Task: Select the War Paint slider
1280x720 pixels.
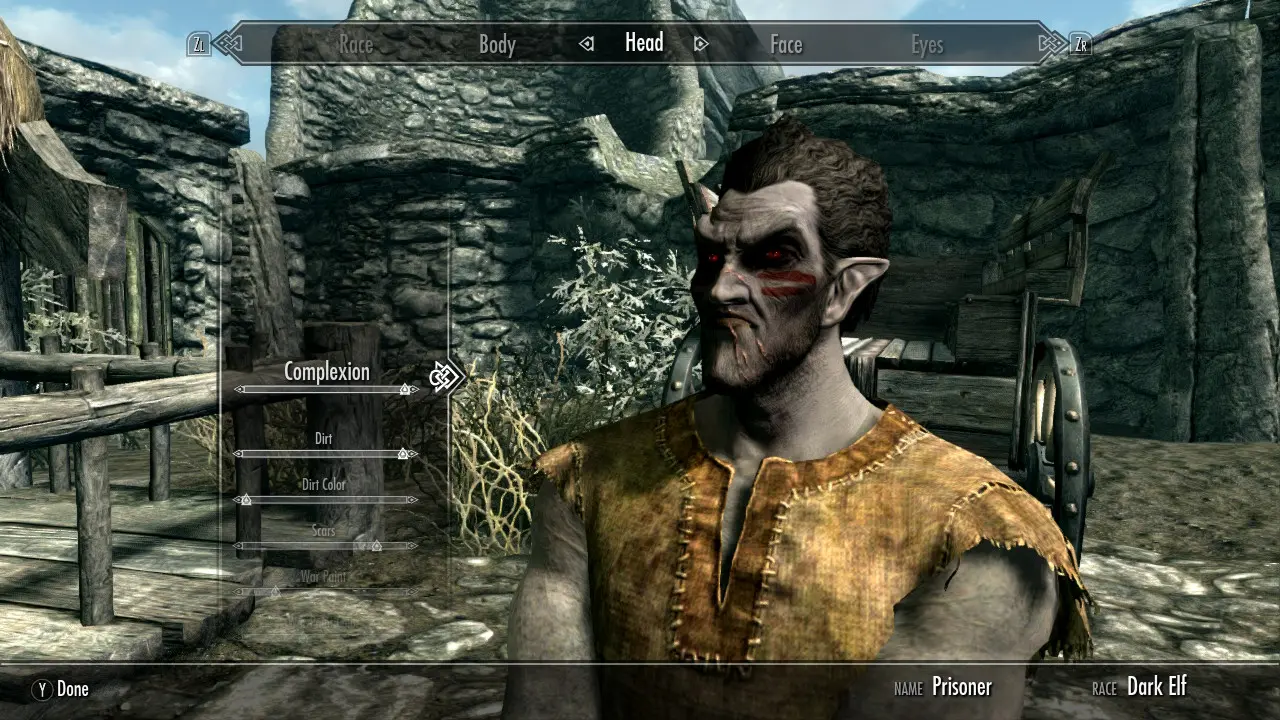Action: 276,592
